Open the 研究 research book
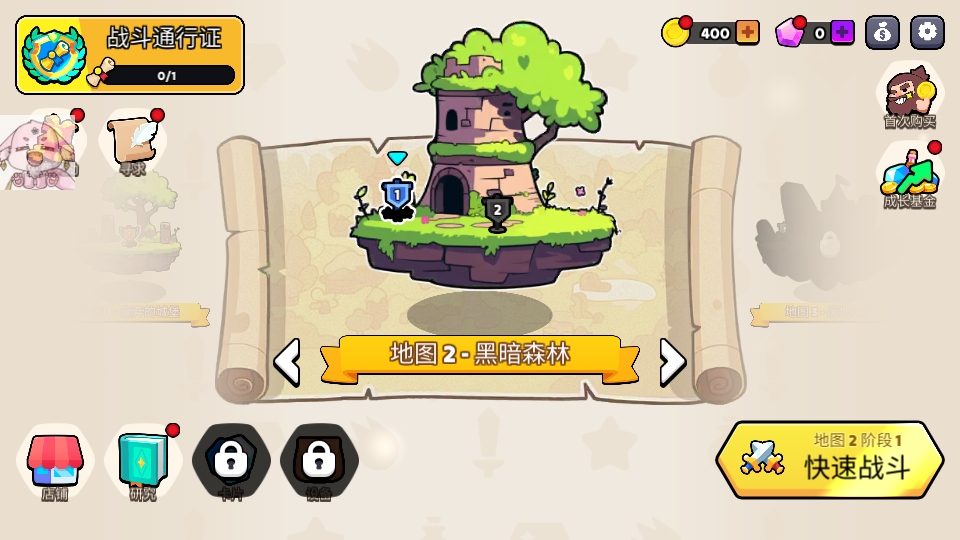Screen dimensions: 960x540 143,464
